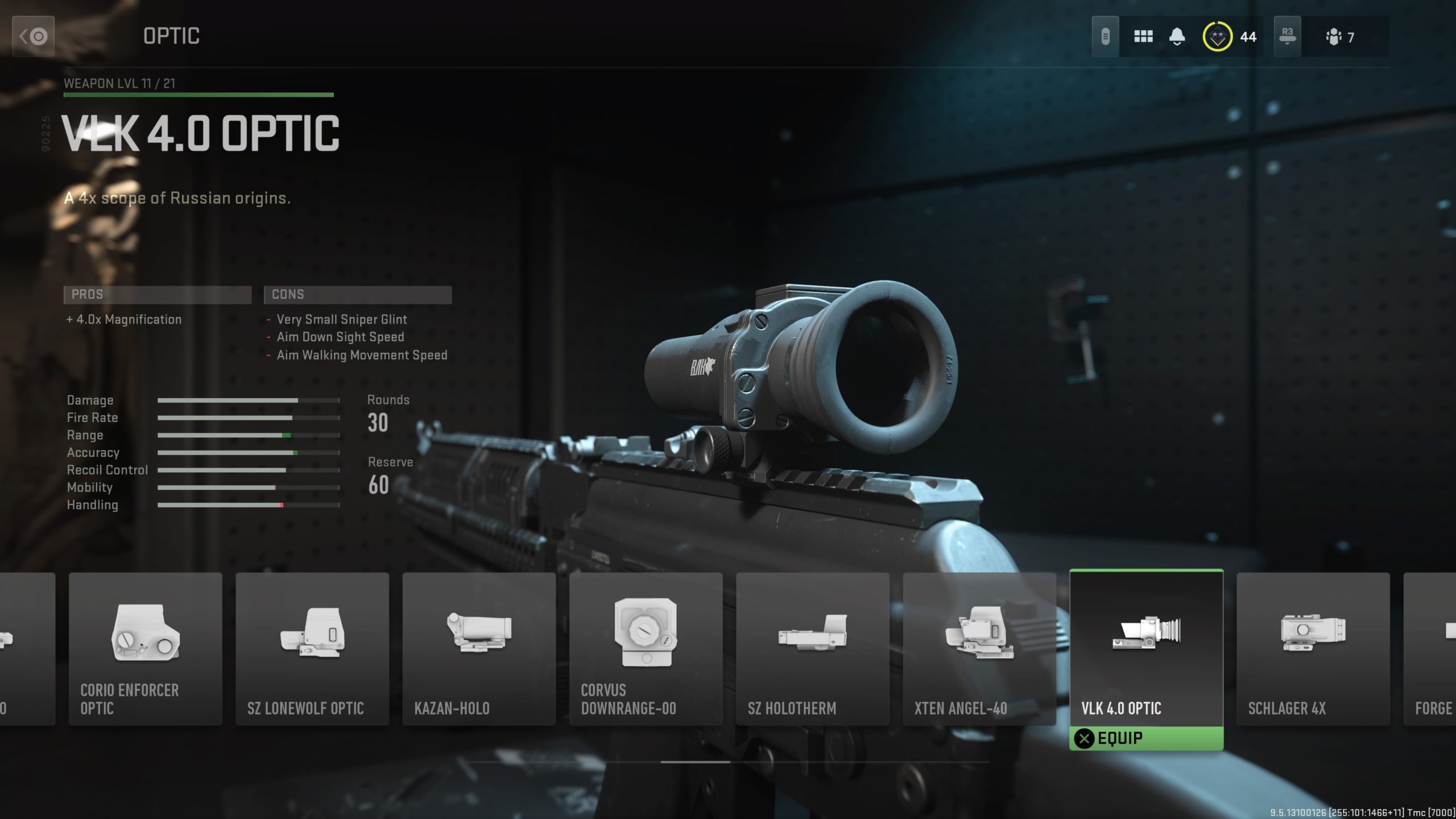This screenshot has width=1456, height=819.
Task: Click the CoD Points icon showing 7
Action: click(x=1333, y=36)
